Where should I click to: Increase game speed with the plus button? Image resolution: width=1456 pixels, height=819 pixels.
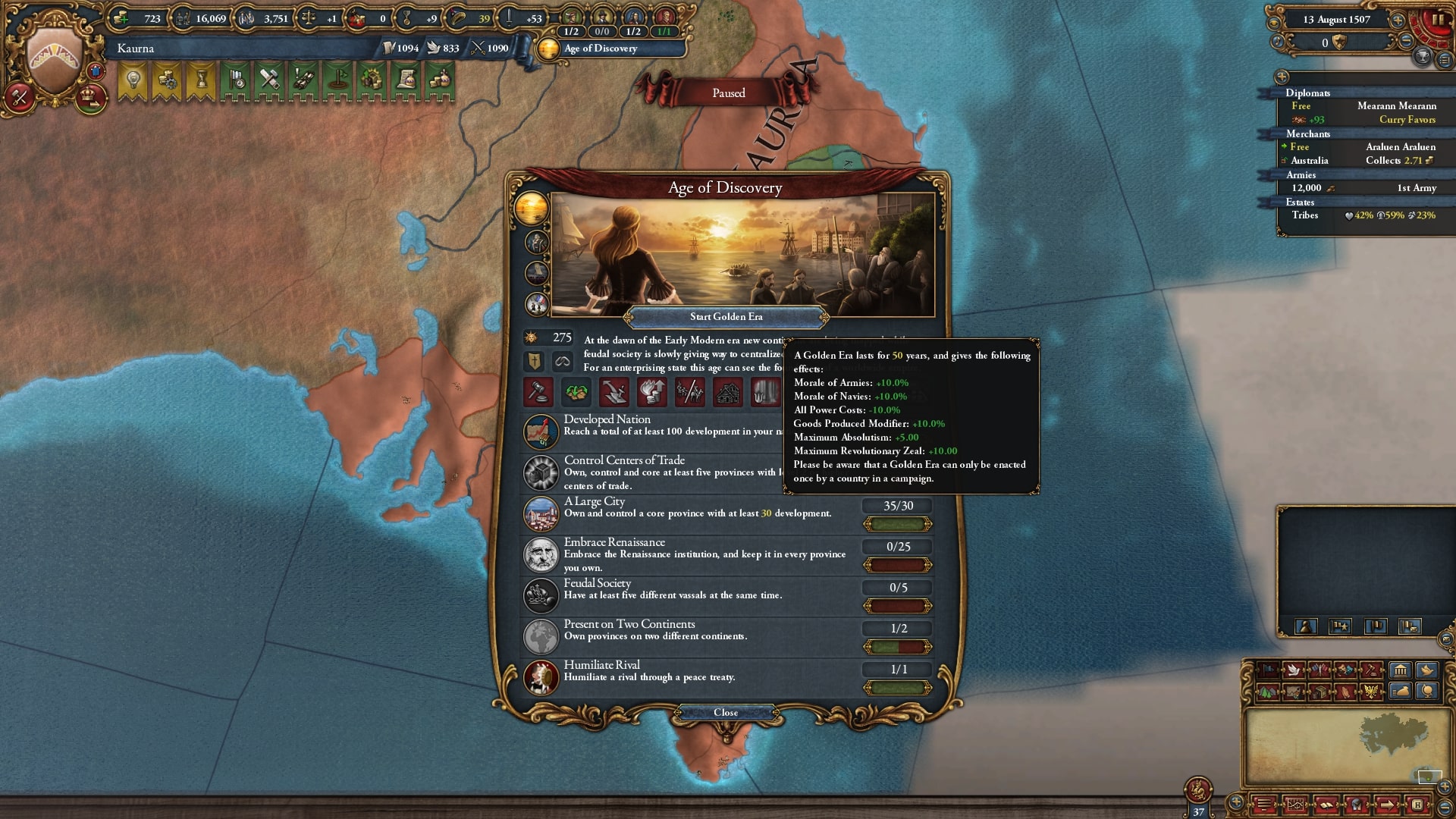(x=1398, y=20)
